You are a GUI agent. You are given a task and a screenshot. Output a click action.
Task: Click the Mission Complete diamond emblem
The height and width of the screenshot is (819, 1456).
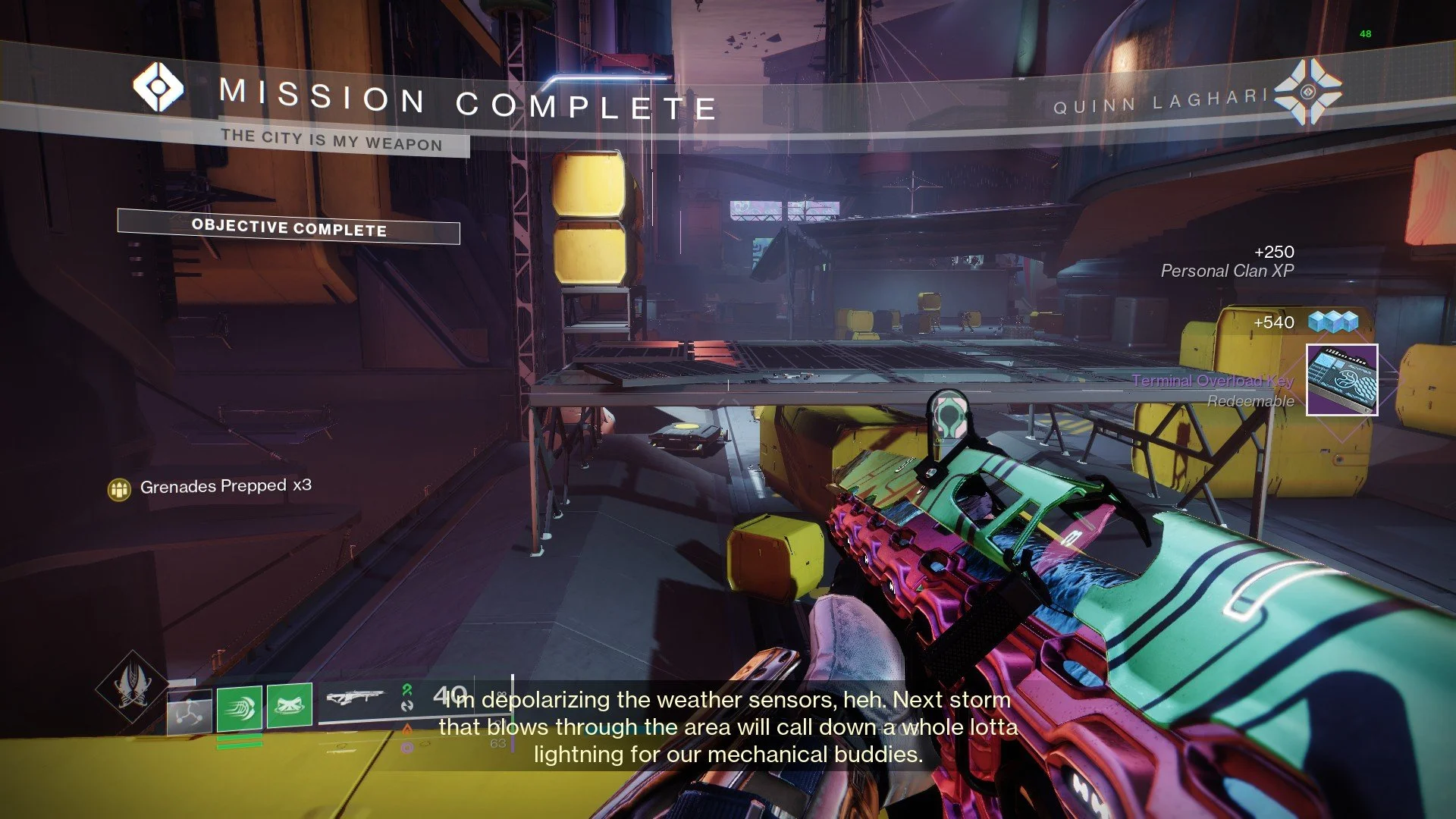158,87
